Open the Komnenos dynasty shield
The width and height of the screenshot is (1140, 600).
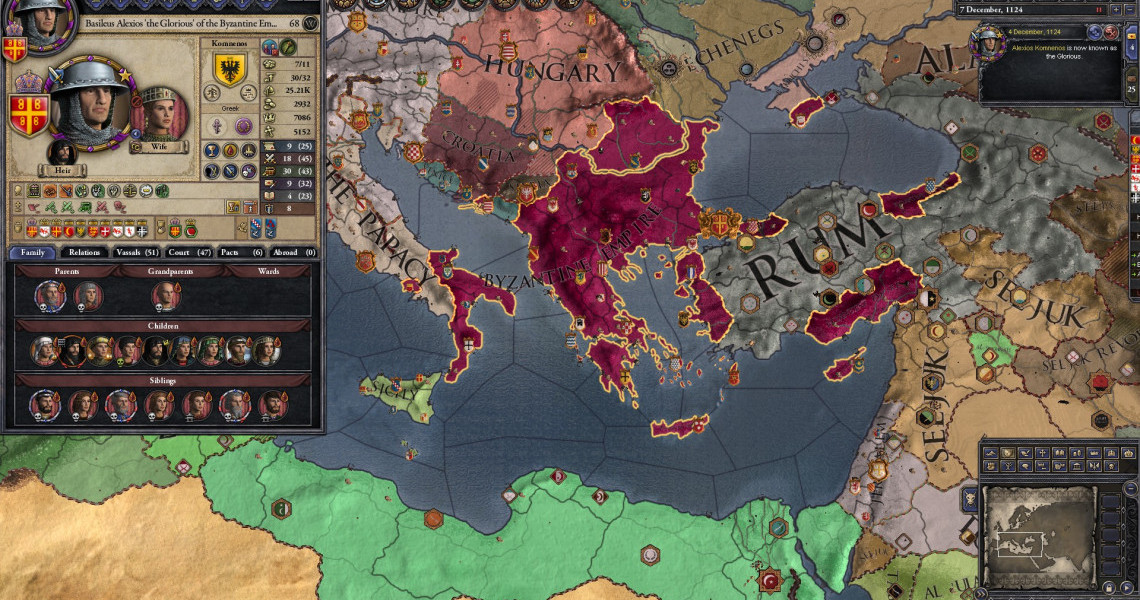[x=230, y=70]
